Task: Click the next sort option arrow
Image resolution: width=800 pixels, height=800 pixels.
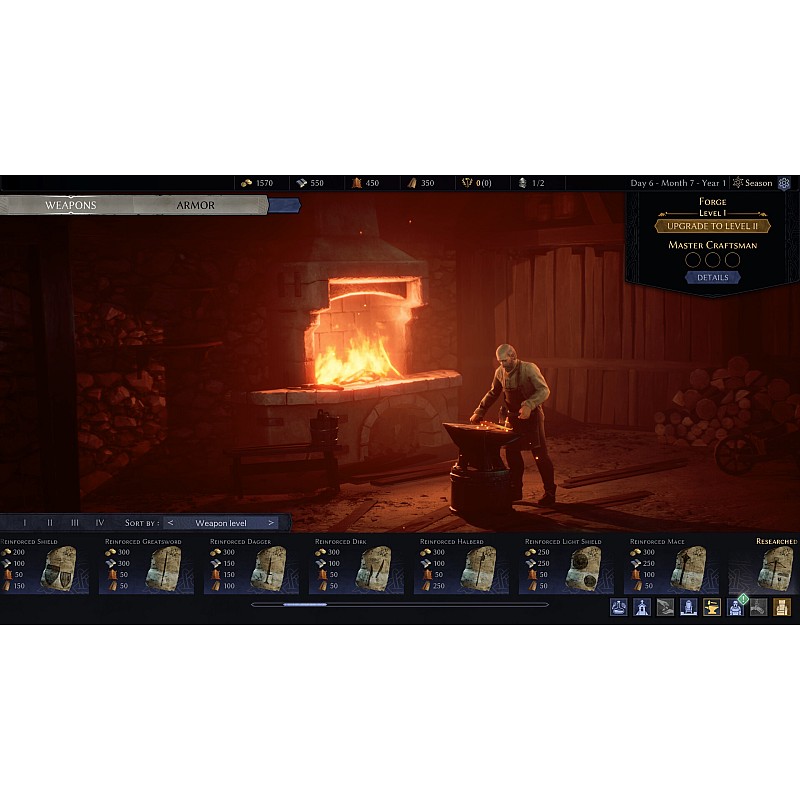Action: click(x=271, y=523)
